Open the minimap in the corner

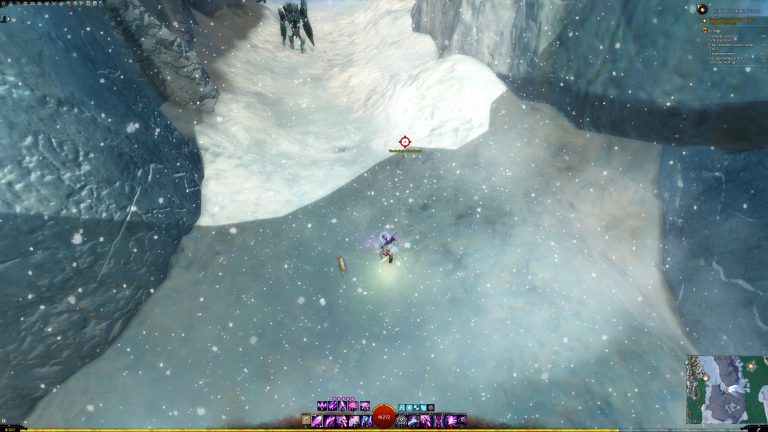[x=727, y=389]
